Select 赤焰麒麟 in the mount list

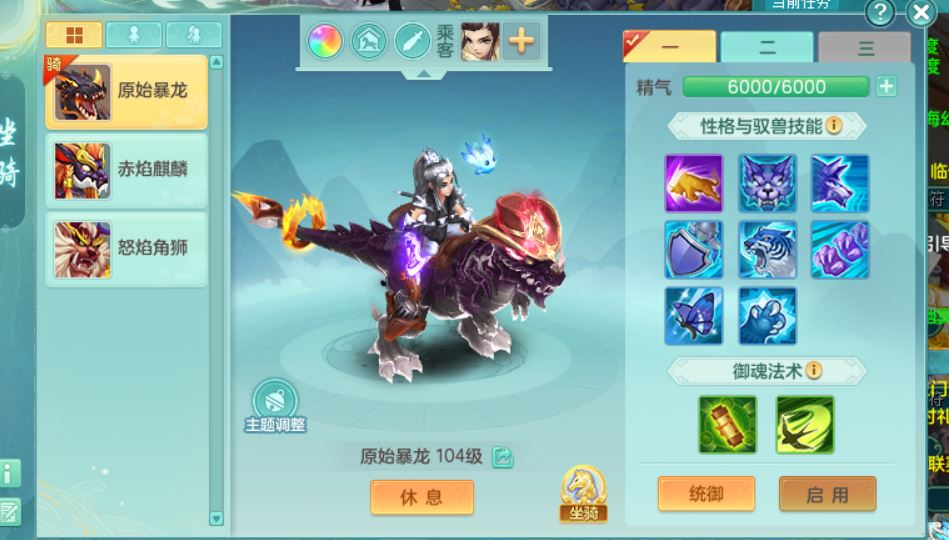126,169
